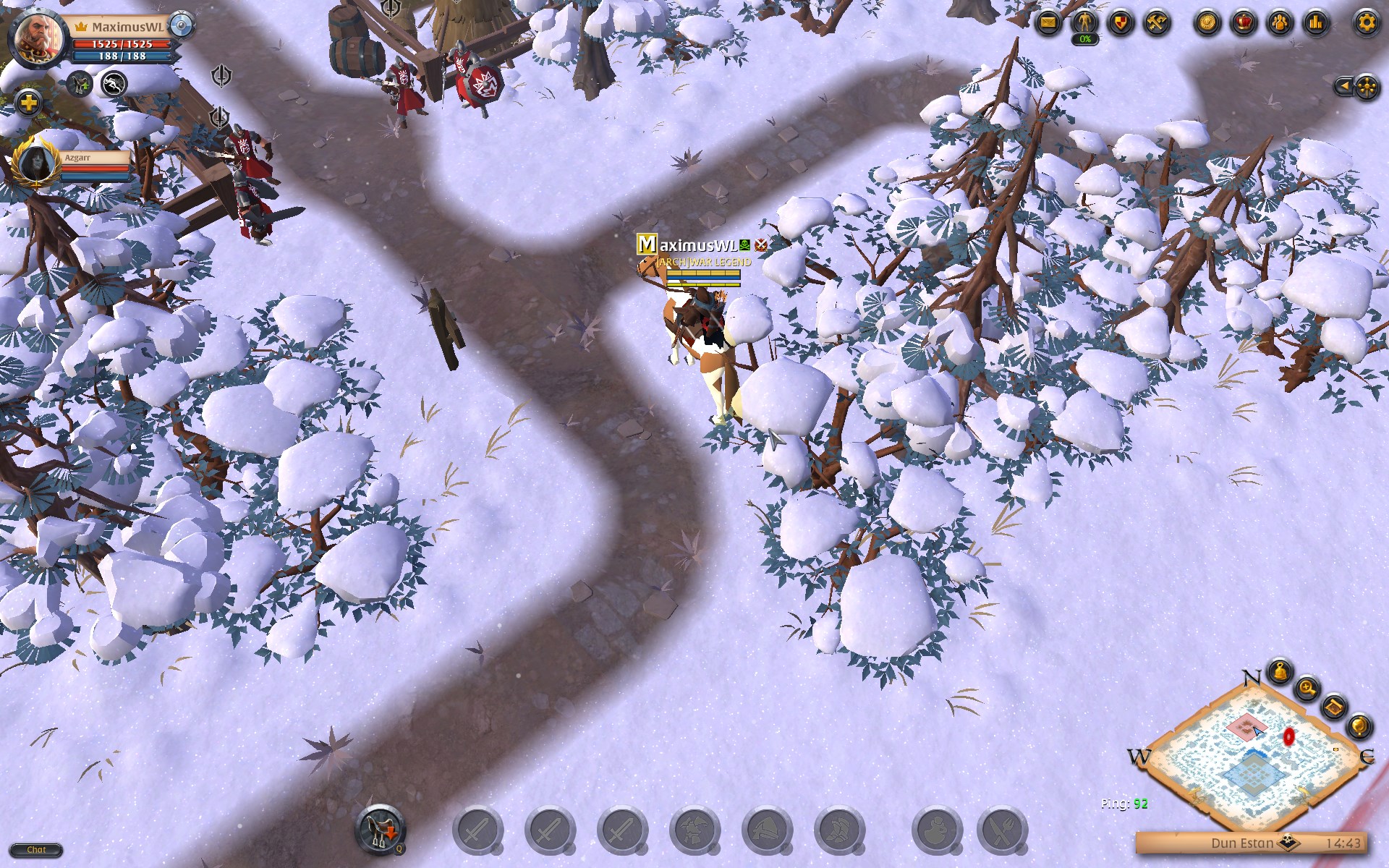Zoom the minimap with the magnifier icon
The height and width of the screenshot is (868, 1389).
1307,689
